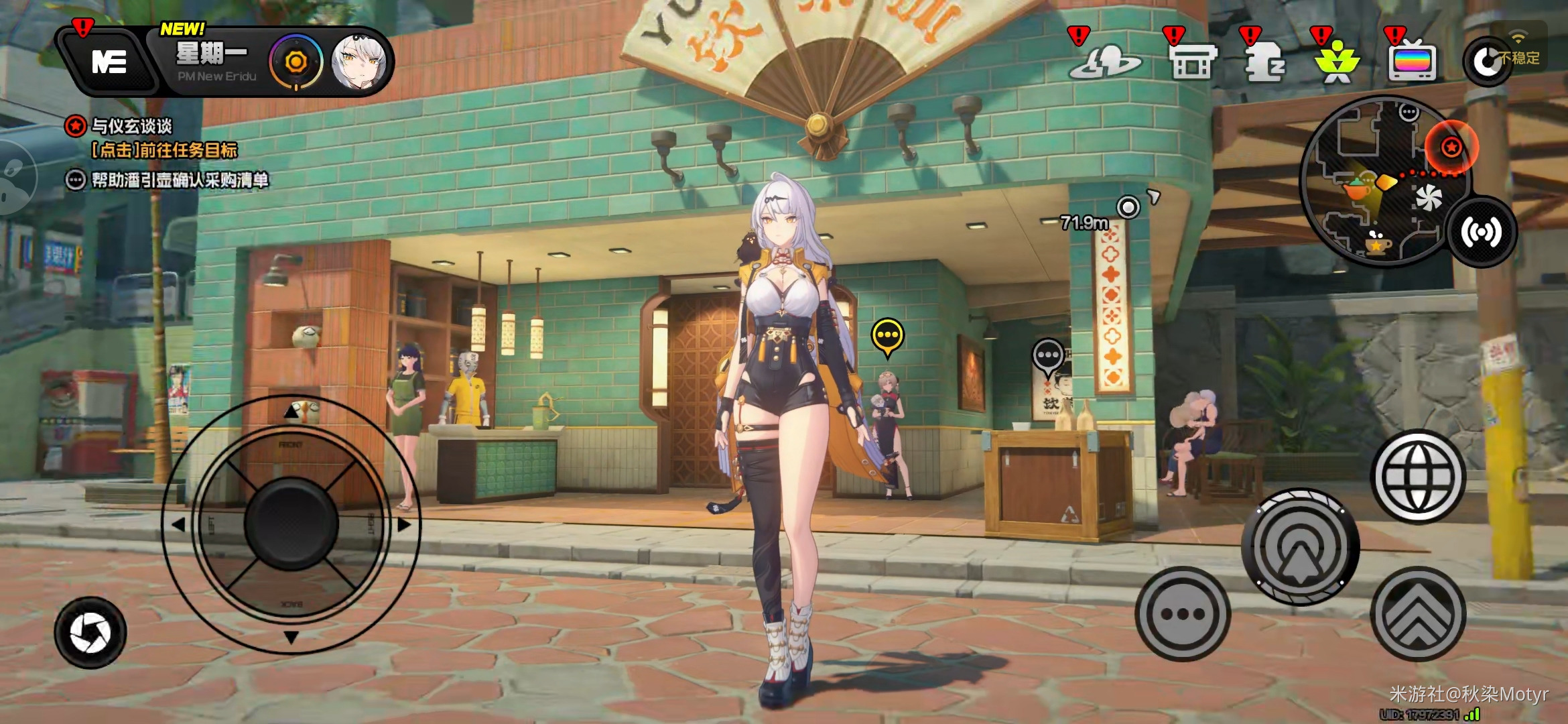Screen dimensions: 1568x724
Task: Open the shop storefront icon
Action: 1192,62
